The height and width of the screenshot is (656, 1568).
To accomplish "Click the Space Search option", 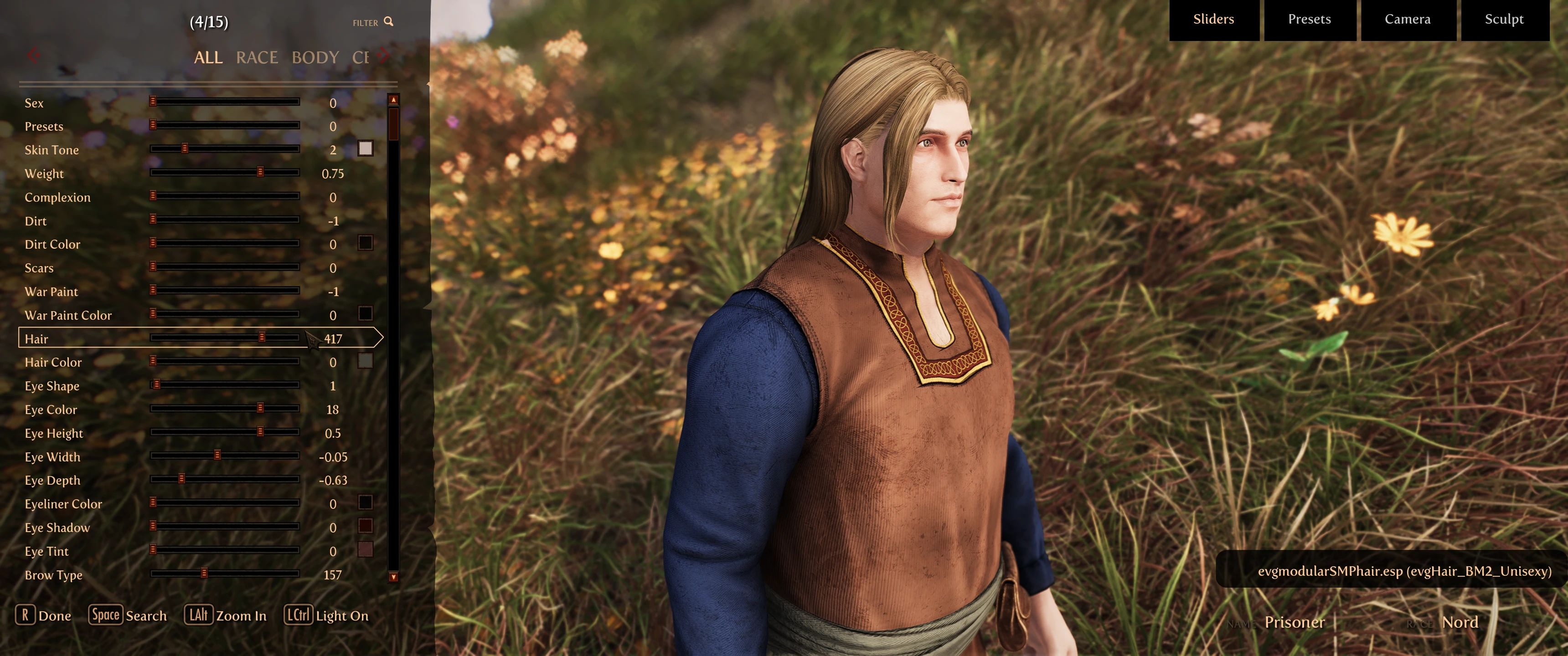I will [x=128, y=615].
